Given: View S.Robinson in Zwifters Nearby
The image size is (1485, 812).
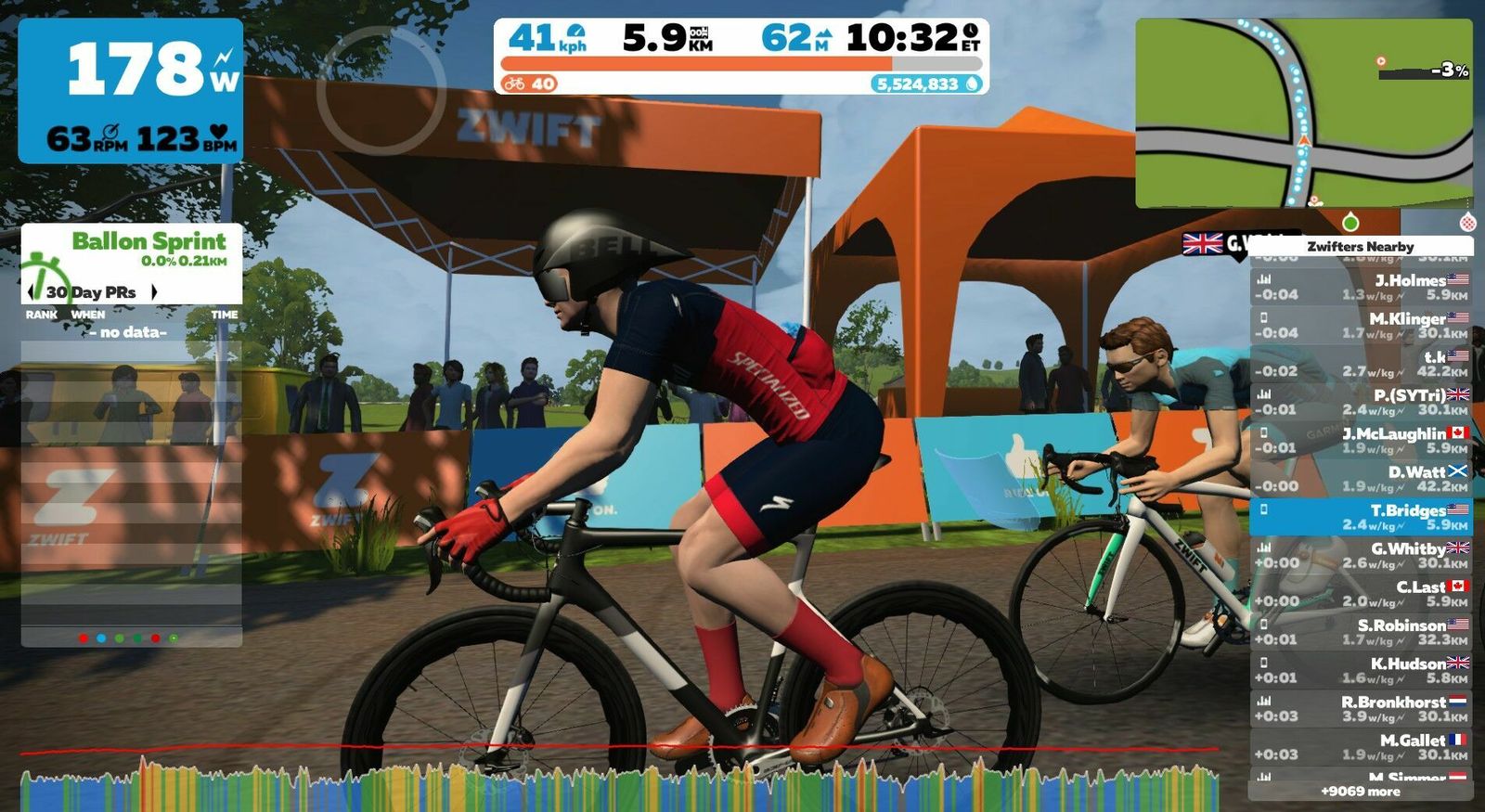Looking at the screenshot, I should pyautogui.click(x=1360, y=632).
